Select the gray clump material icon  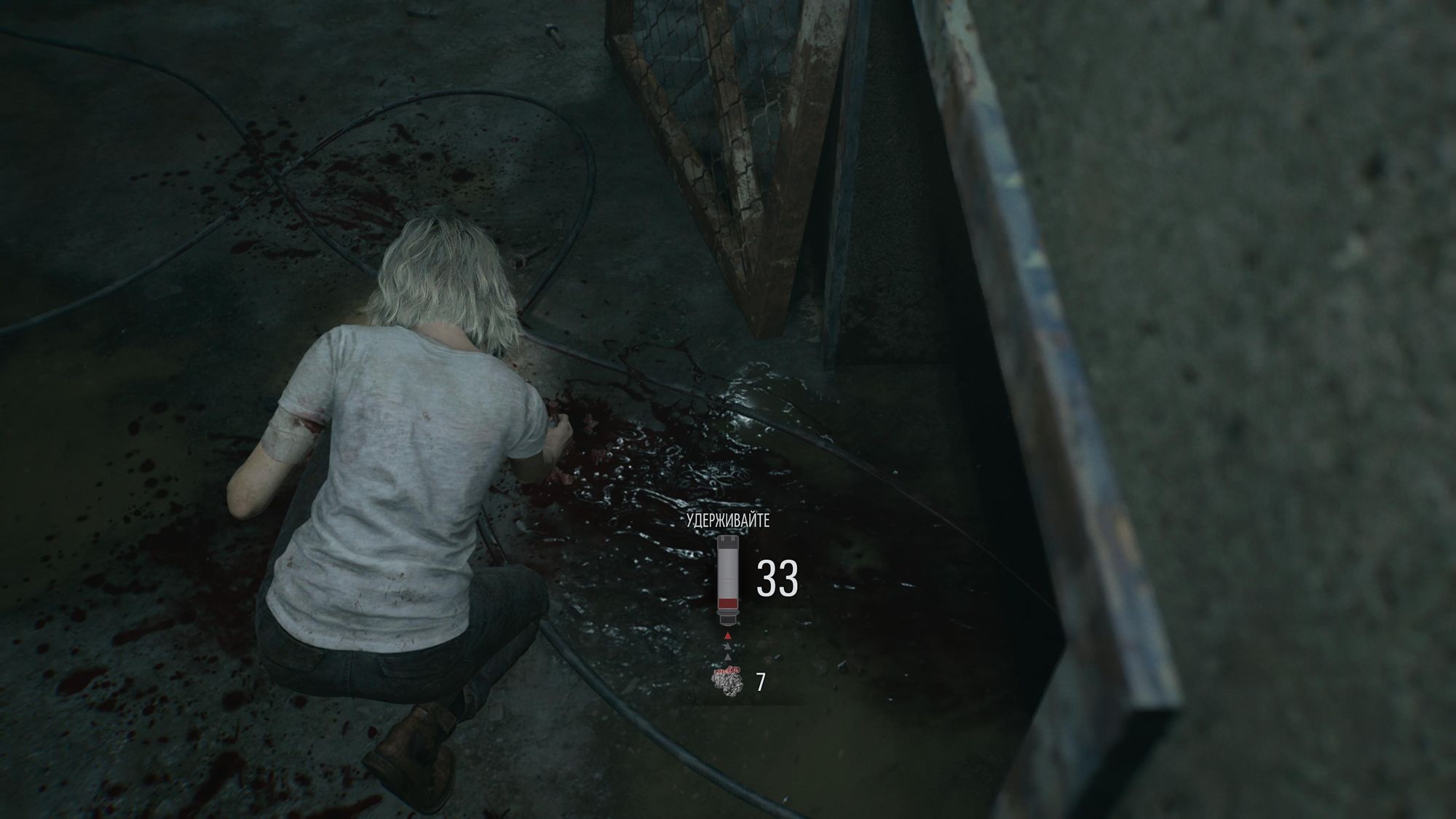727,681
